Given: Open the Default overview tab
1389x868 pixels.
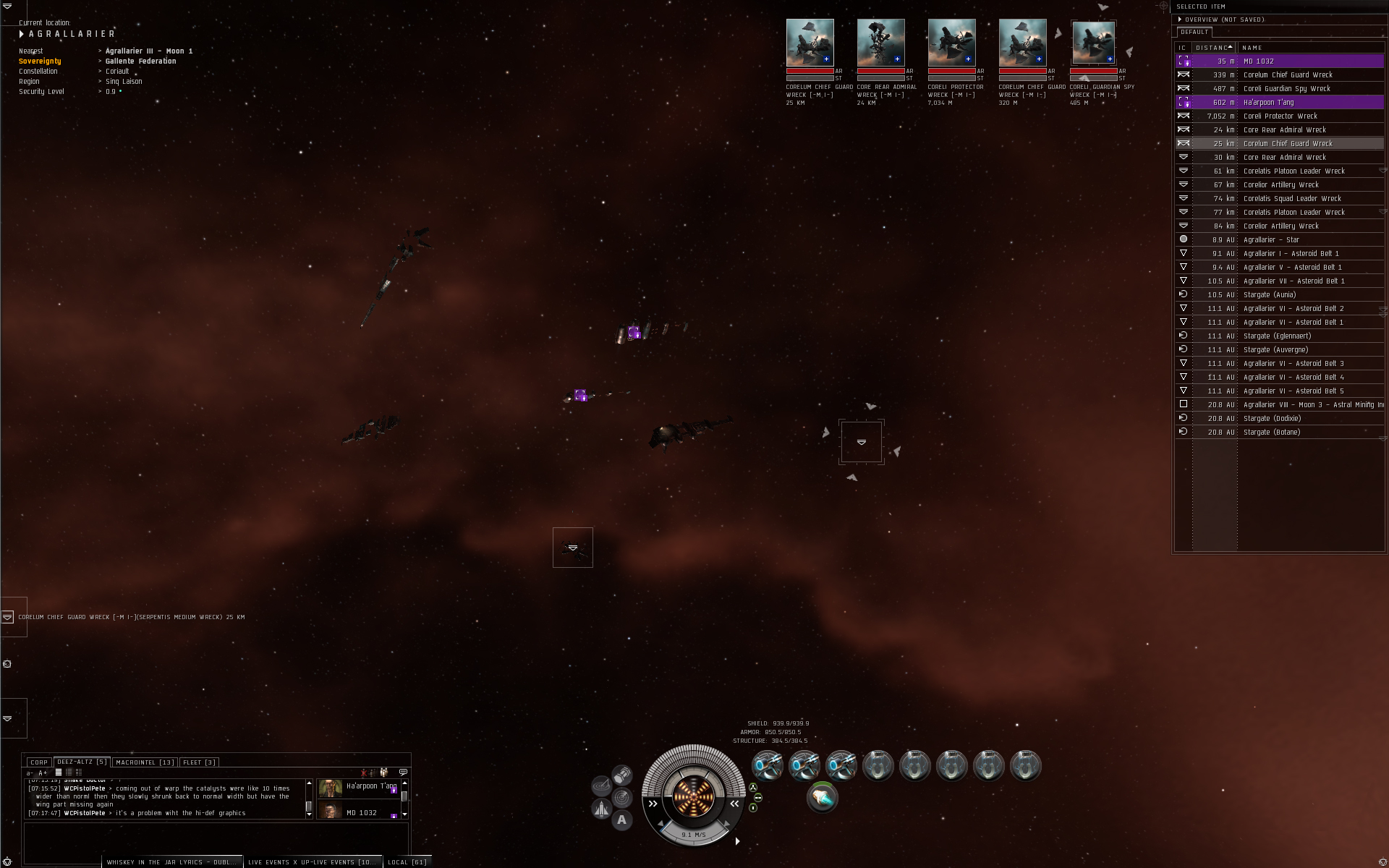Looking at the screenshot, I should coord(1194,32).
